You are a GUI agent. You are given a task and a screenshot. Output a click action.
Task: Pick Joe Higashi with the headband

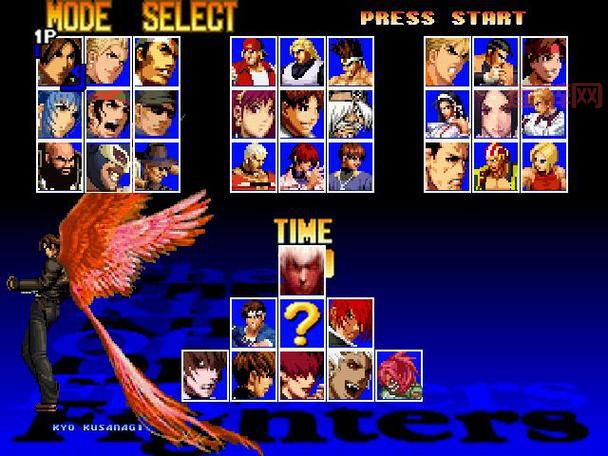[350, 62]
